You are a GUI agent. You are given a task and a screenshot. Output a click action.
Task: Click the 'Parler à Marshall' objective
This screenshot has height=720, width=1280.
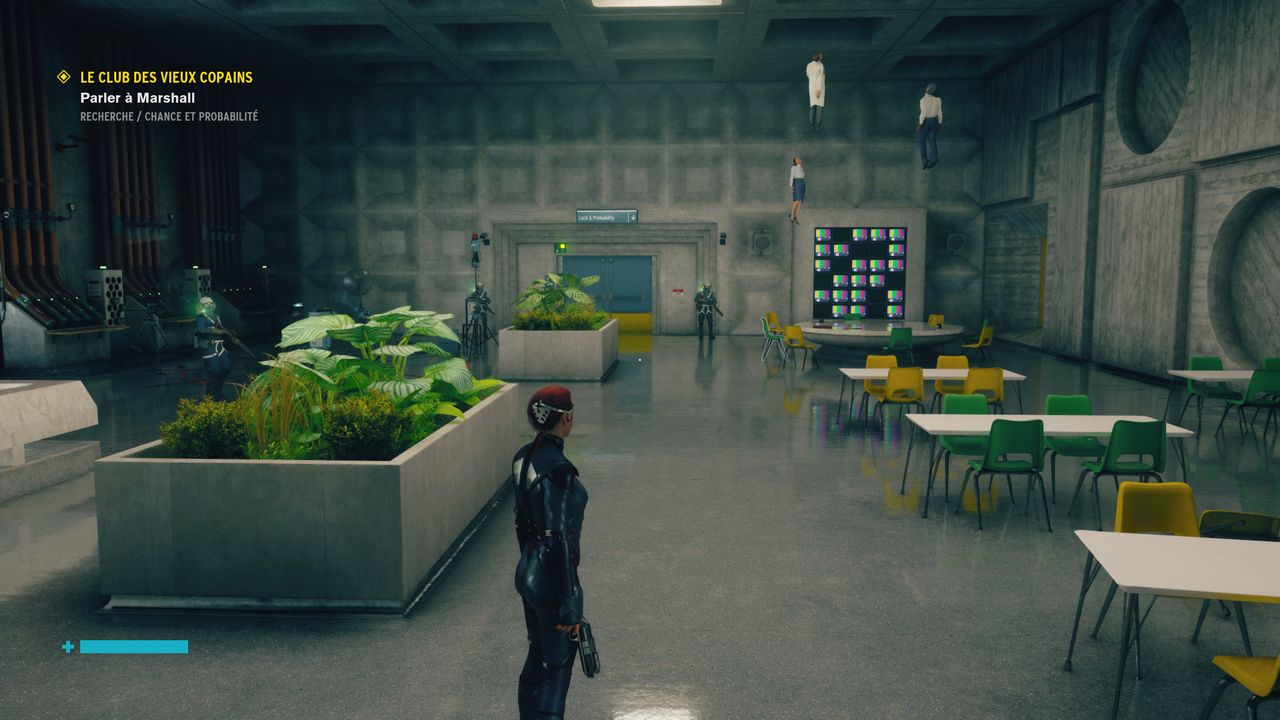(137, 98)
